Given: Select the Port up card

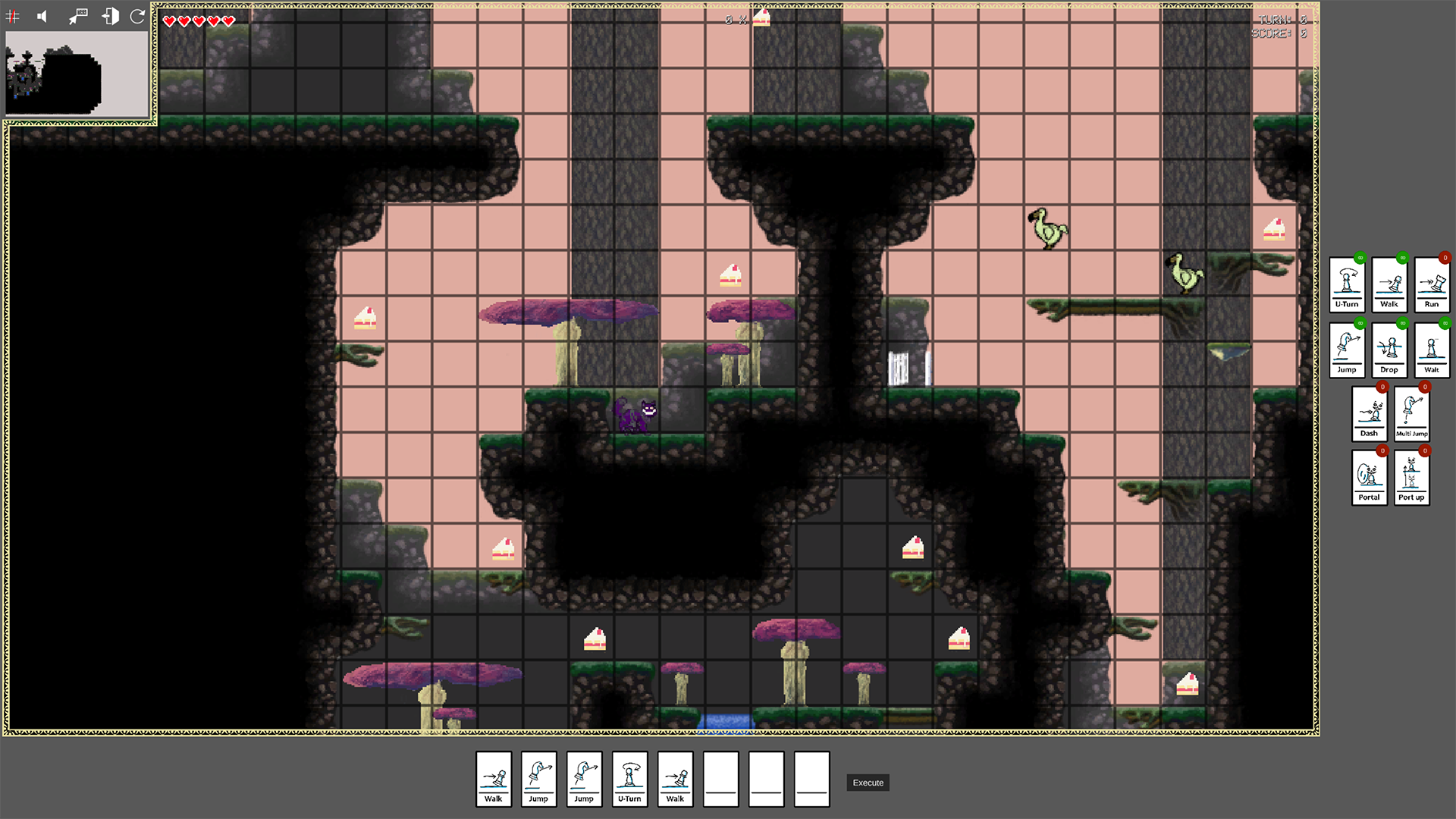Looking at the screenshot, I should coord(1411,478).
